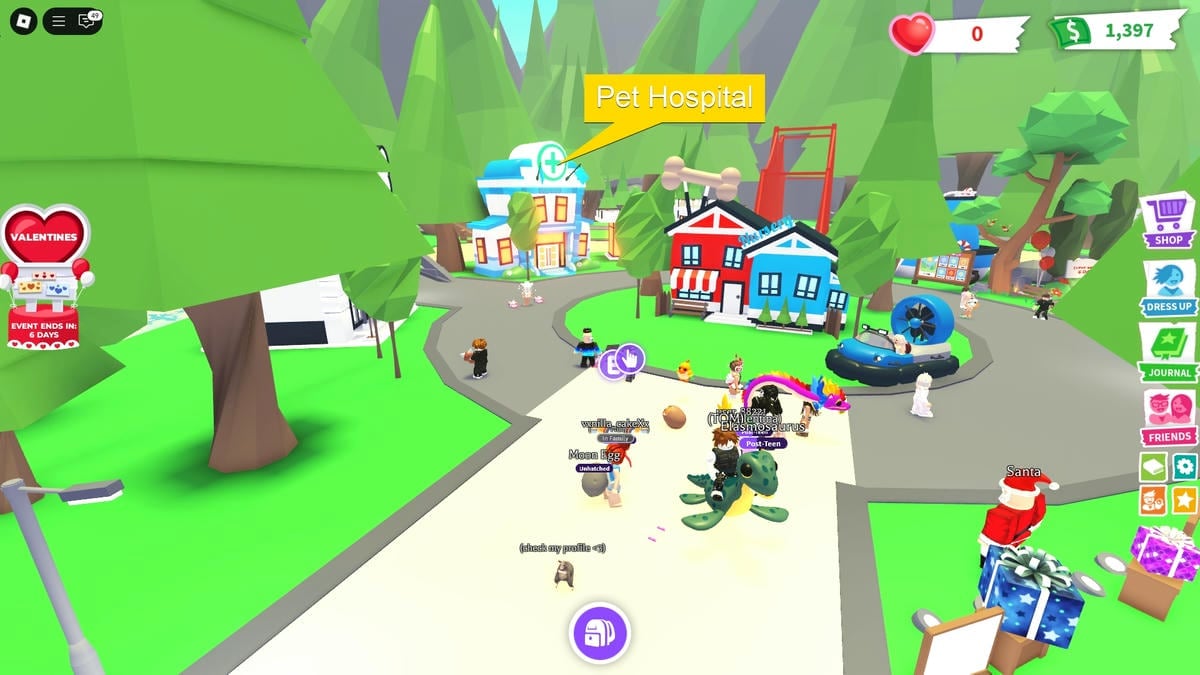The height and width of the screenshot is (675, 1200).
Task: Click the green Bucks cash icon
Action: pyautogui.click(x=1070, y=32)
